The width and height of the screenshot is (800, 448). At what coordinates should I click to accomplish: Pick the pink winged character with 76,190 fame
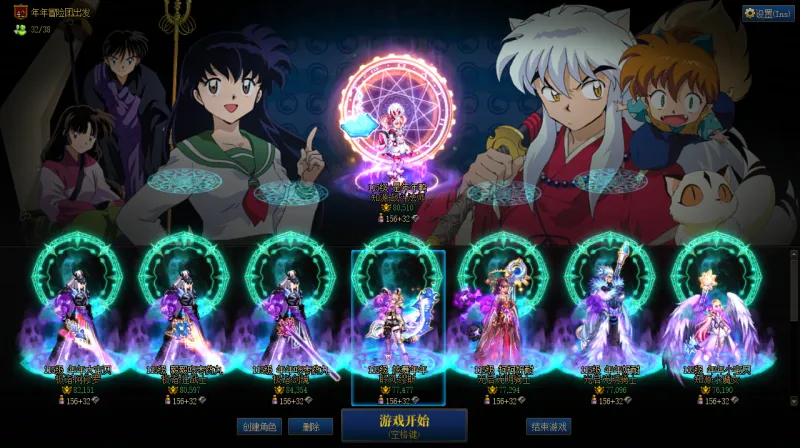pos(716,320)
